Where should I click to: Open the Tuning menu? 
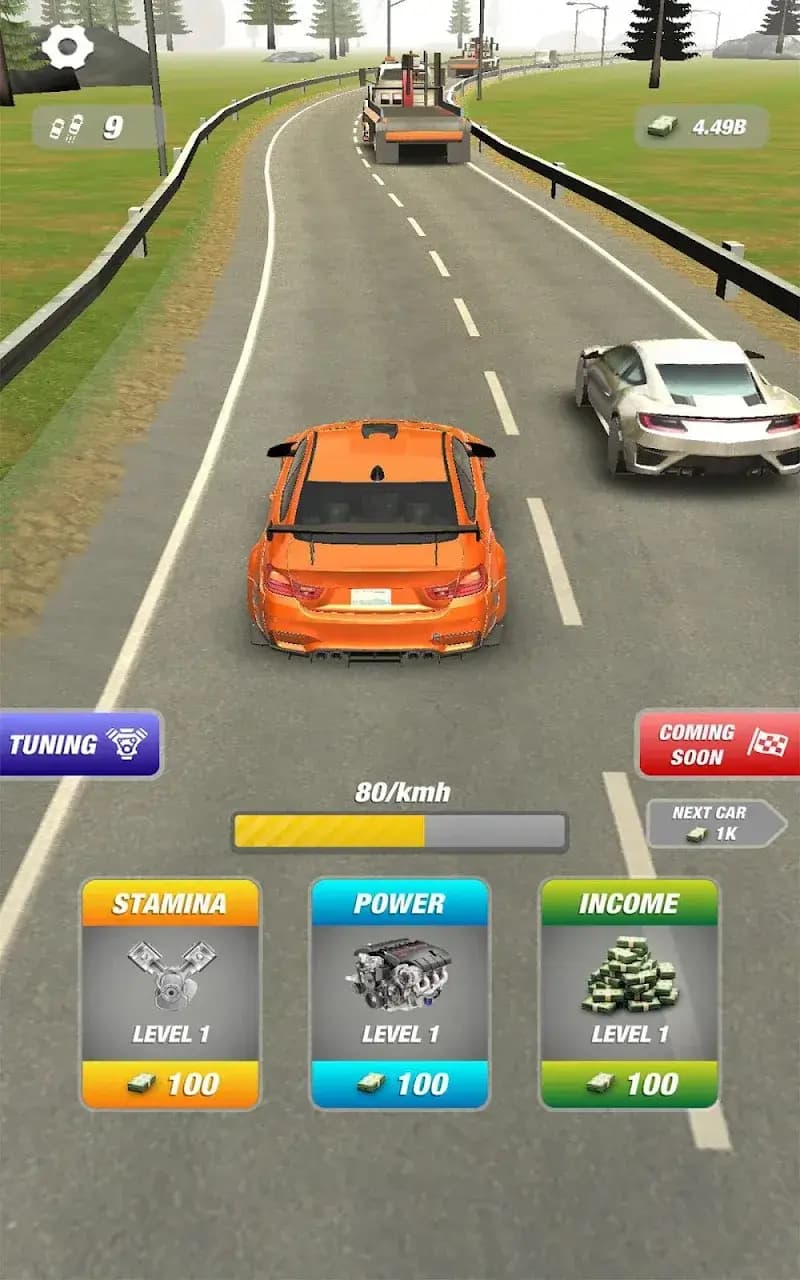coord(79,744)
